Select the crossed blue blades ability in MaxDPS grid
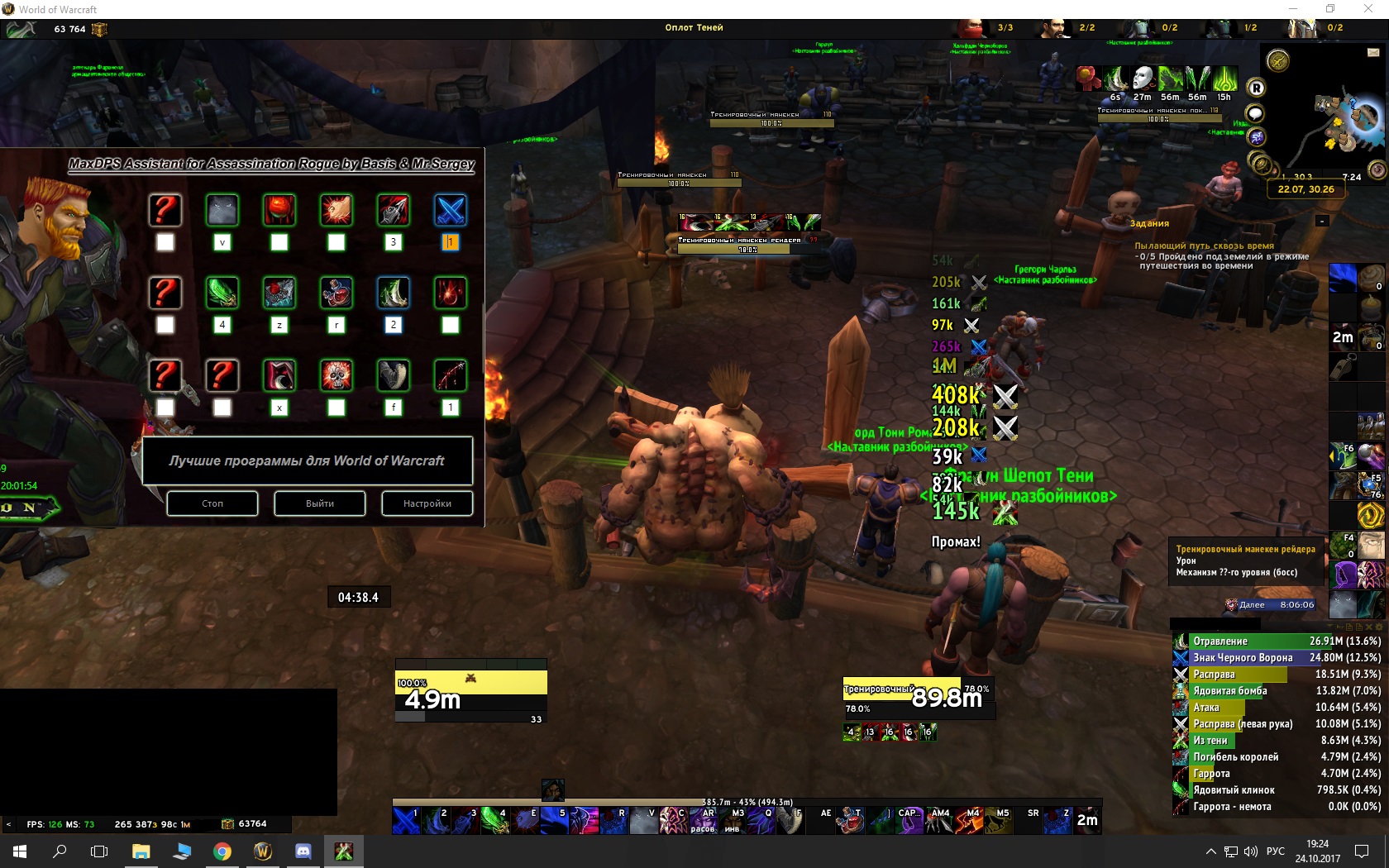The image size is (1389, 868). tap(450, 210)
